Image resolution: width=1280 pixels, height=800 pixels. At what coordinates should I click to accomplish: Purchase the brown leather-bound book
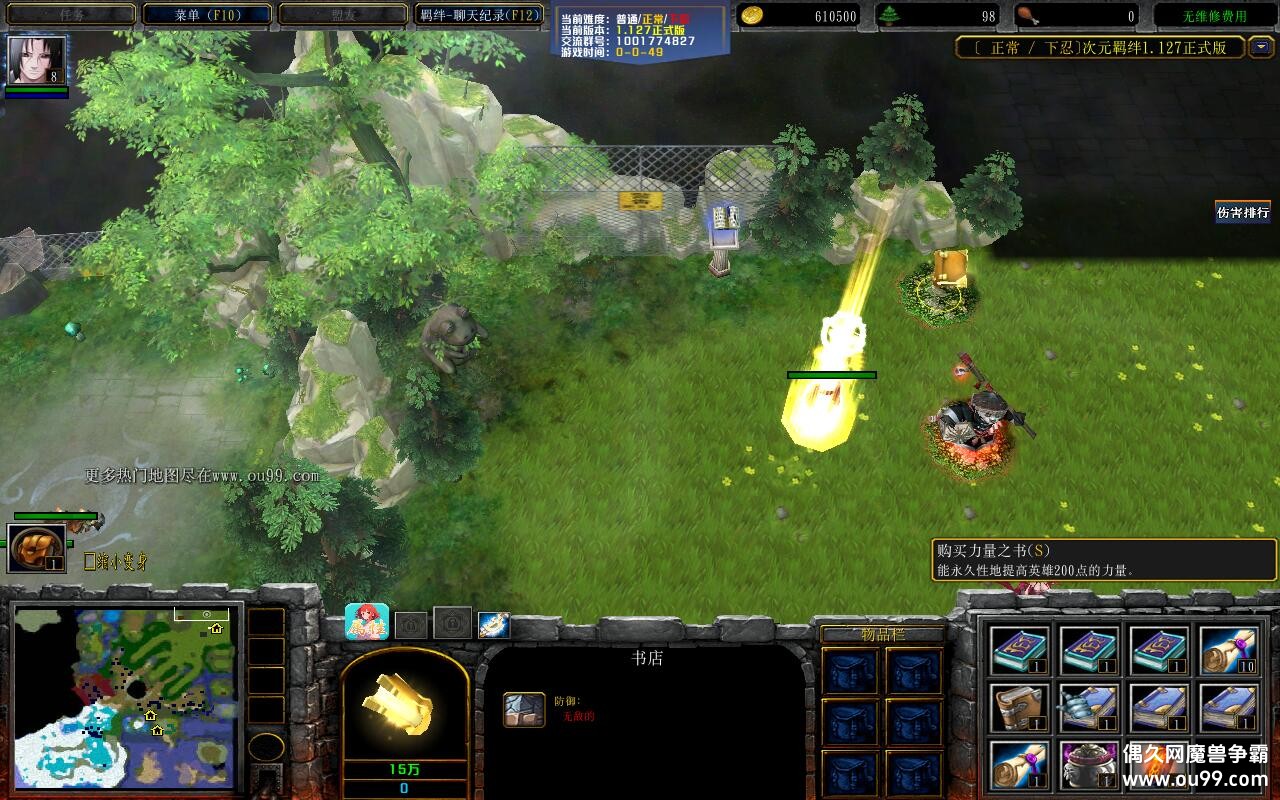click(x=1020, y=708)
